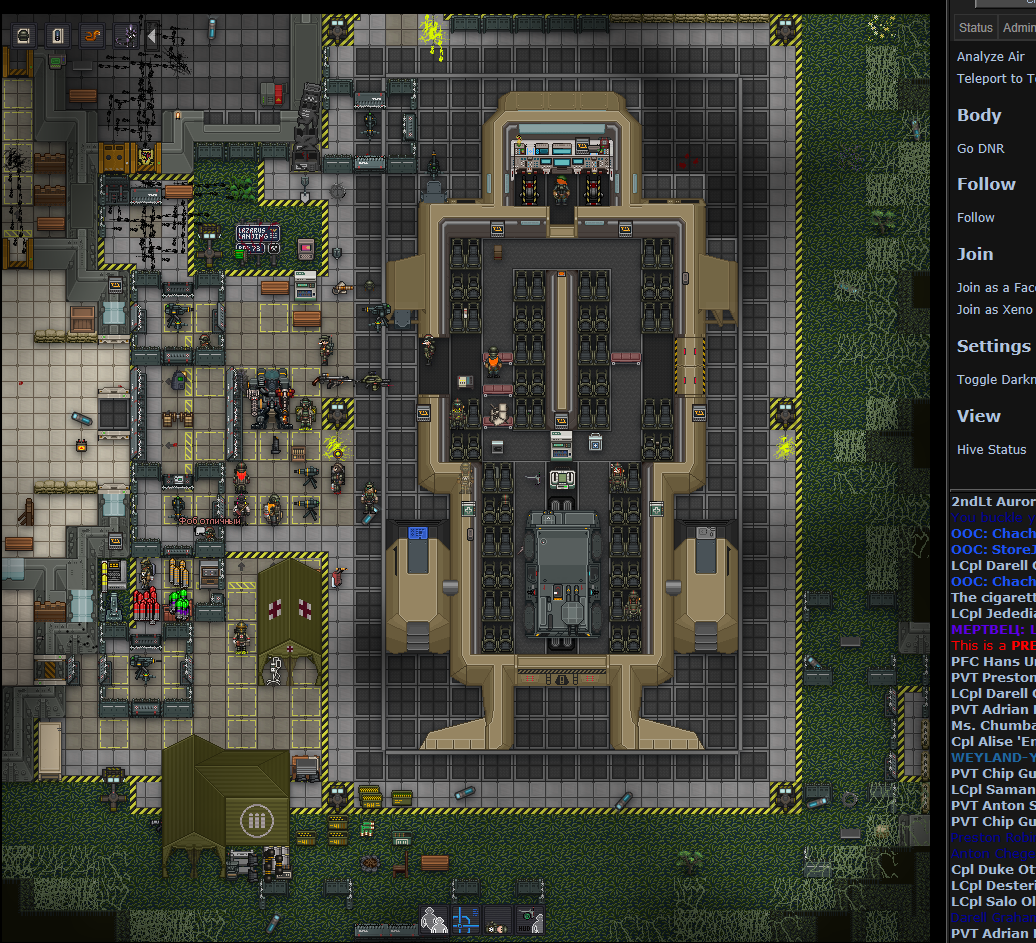
Task: Click the purple xenomorph HUD icon
Action: coord(127,36)
